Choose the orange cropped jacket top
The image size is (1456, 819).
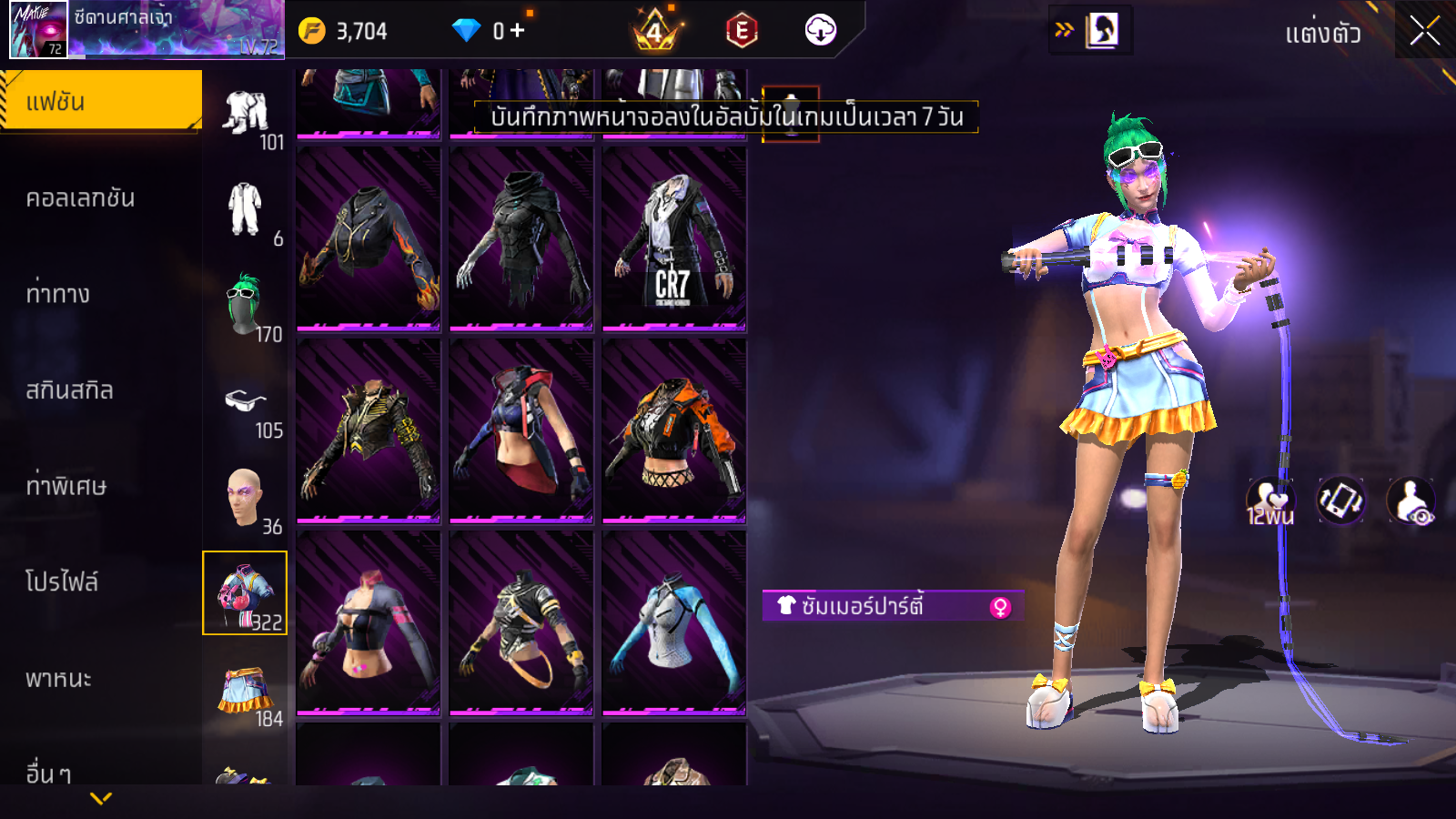(x=673, y=430)
